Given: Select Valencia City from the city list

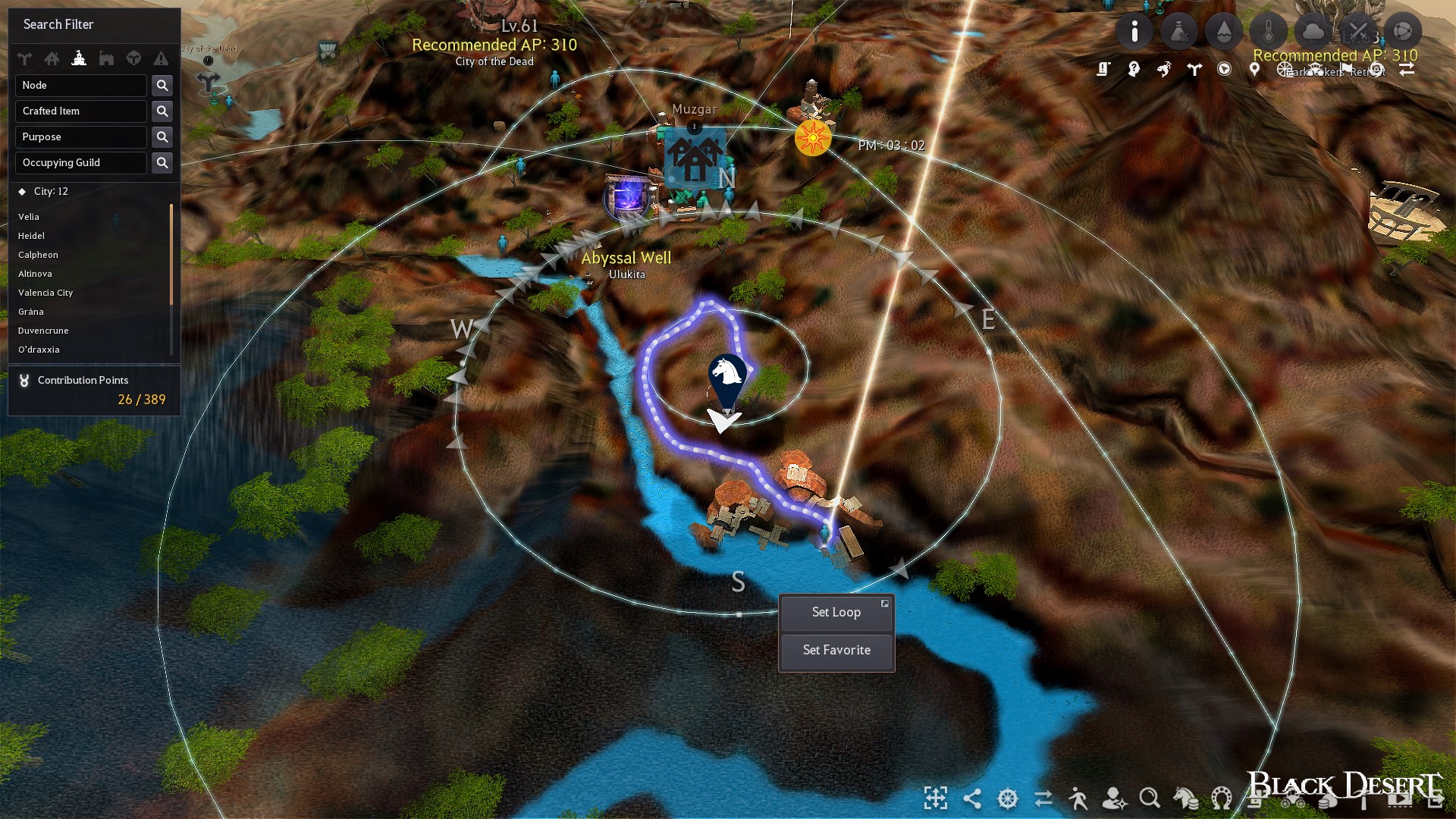Looking at the screenshot, I should pyautogui.click(x=45, y=293).
